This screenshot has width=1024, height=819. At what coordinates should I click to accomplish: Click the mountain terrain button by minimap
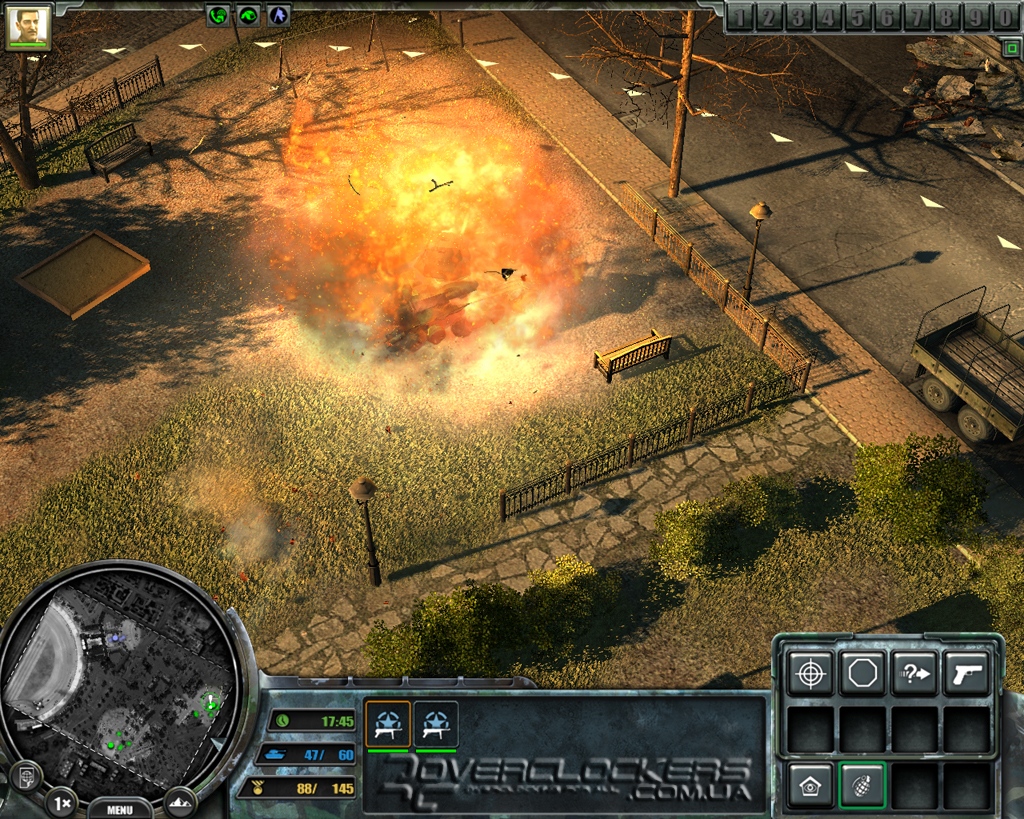pos(181,801)
